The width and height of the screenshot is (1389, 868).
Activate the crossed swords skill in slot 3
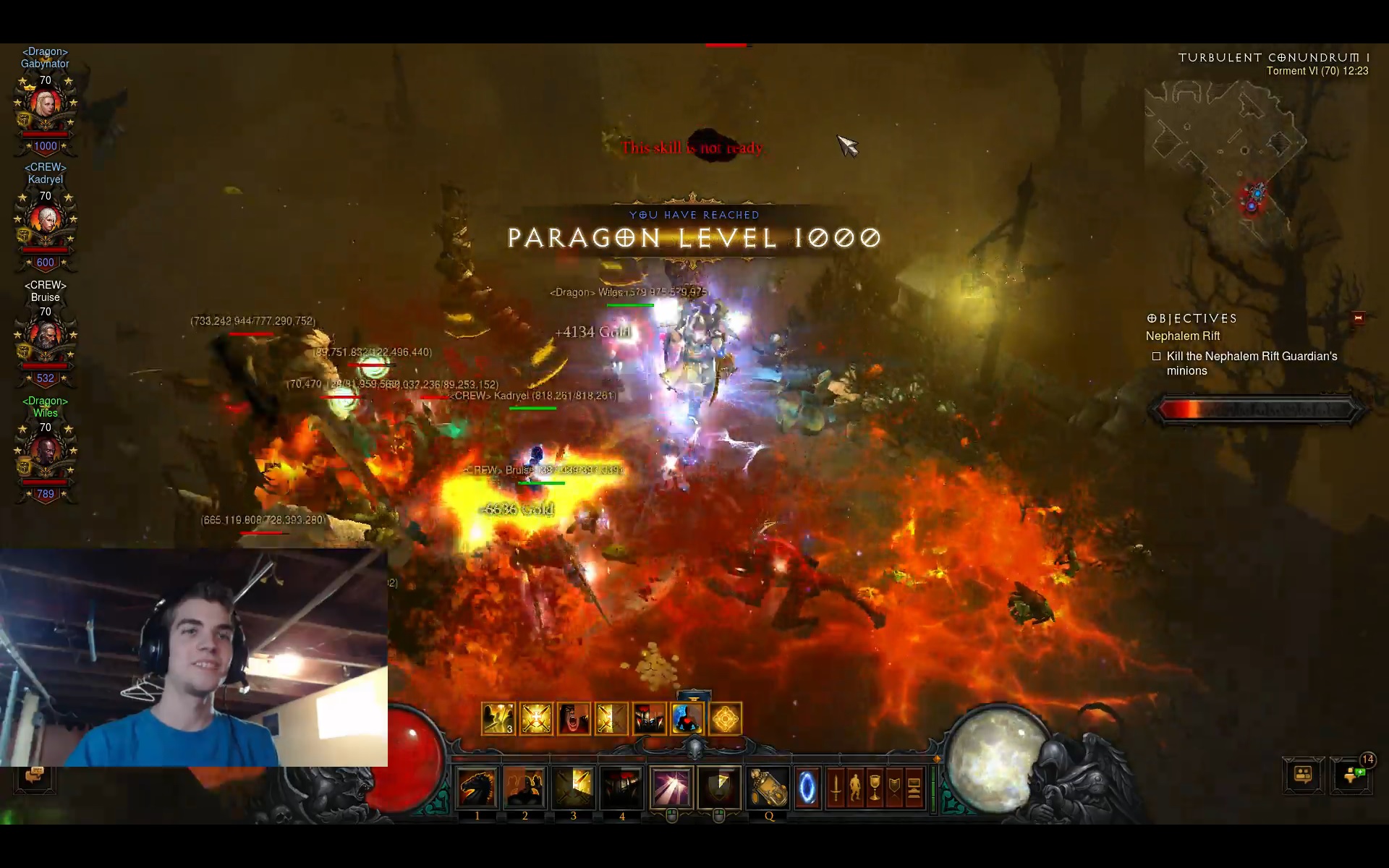pos(574,788)
